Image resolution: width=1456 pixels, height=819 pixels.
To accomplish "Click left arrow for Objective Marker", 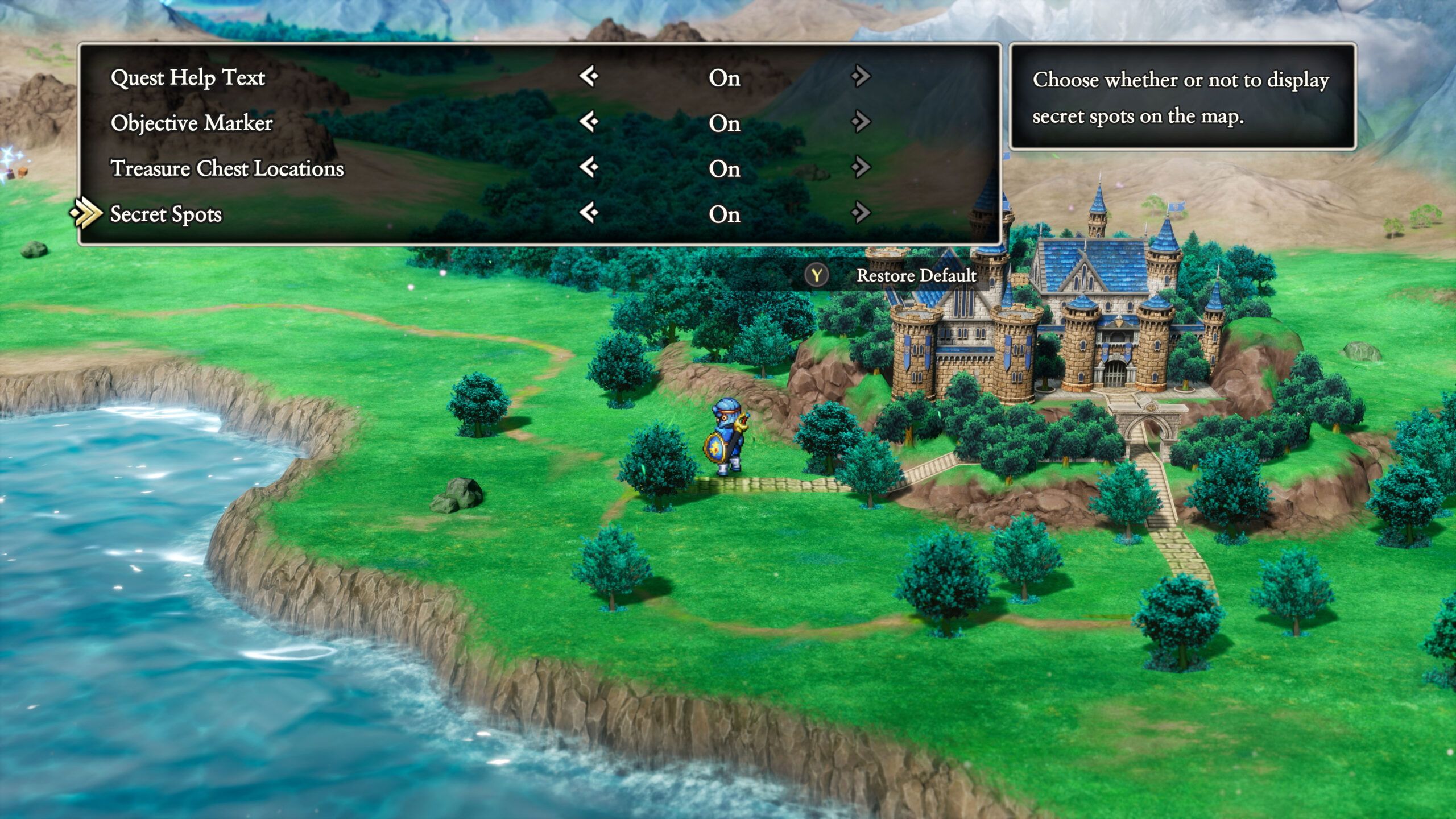I will coord(589,122).
